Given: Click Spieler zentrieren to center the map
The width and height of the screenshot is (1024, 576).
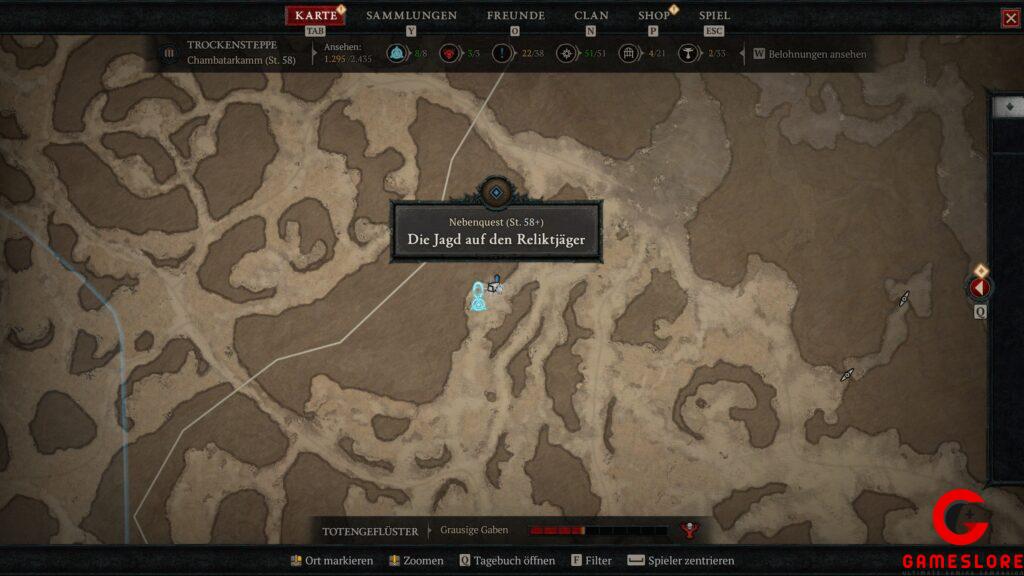Looking at the screenshot, I should (682, 561).
